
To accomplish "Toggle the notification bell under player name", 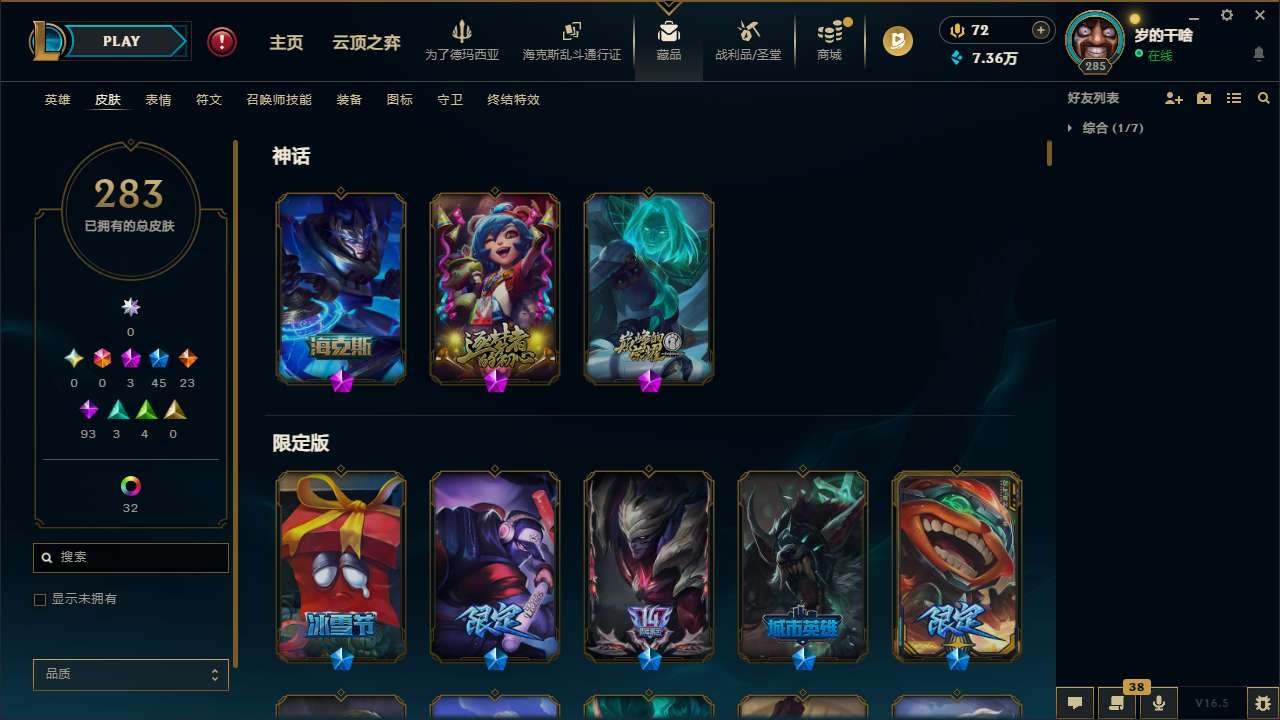I will tap(1258, 53).
